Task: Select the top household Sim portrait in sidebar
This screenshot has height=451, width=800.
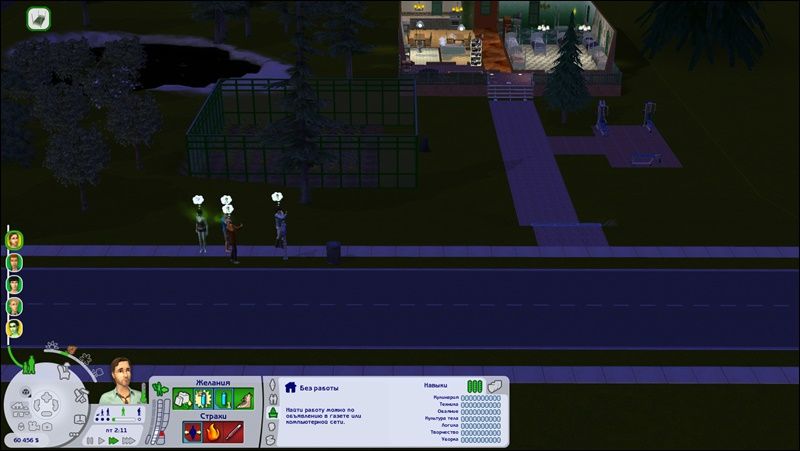Action: [x=15, y=240]
